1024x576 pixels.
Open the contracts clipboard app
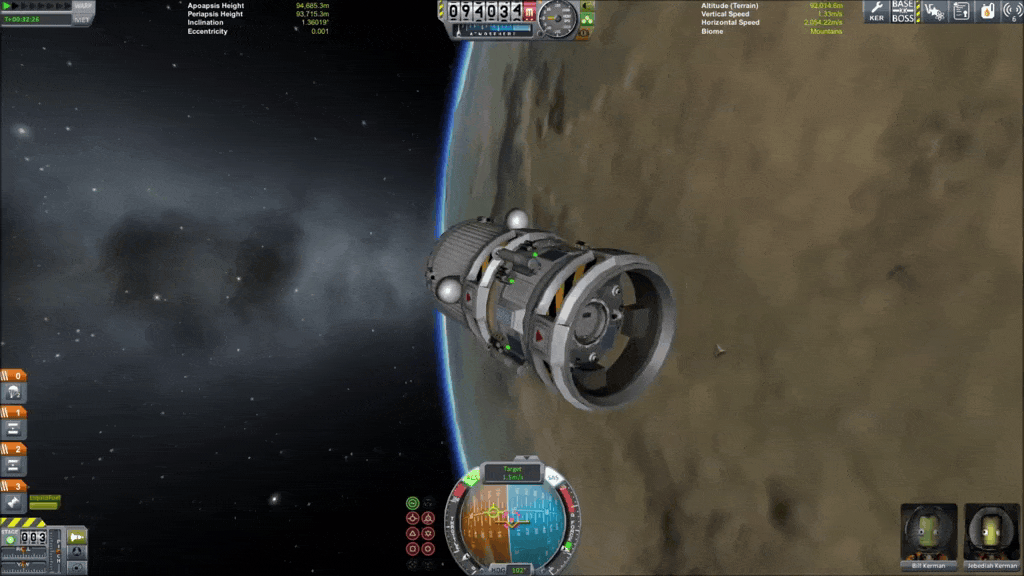coord(961,11)
